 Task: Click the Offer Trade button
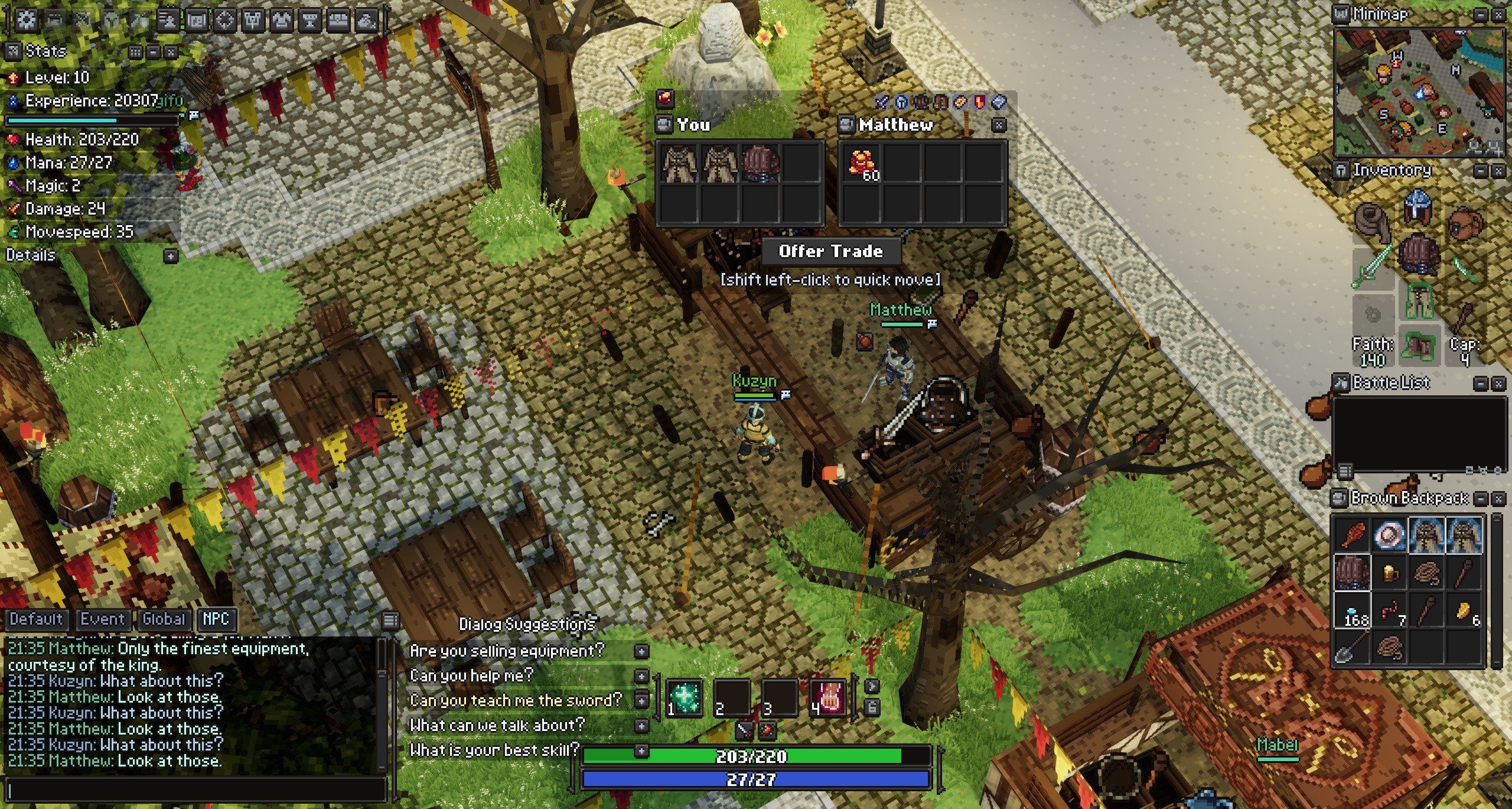[830, 251]
